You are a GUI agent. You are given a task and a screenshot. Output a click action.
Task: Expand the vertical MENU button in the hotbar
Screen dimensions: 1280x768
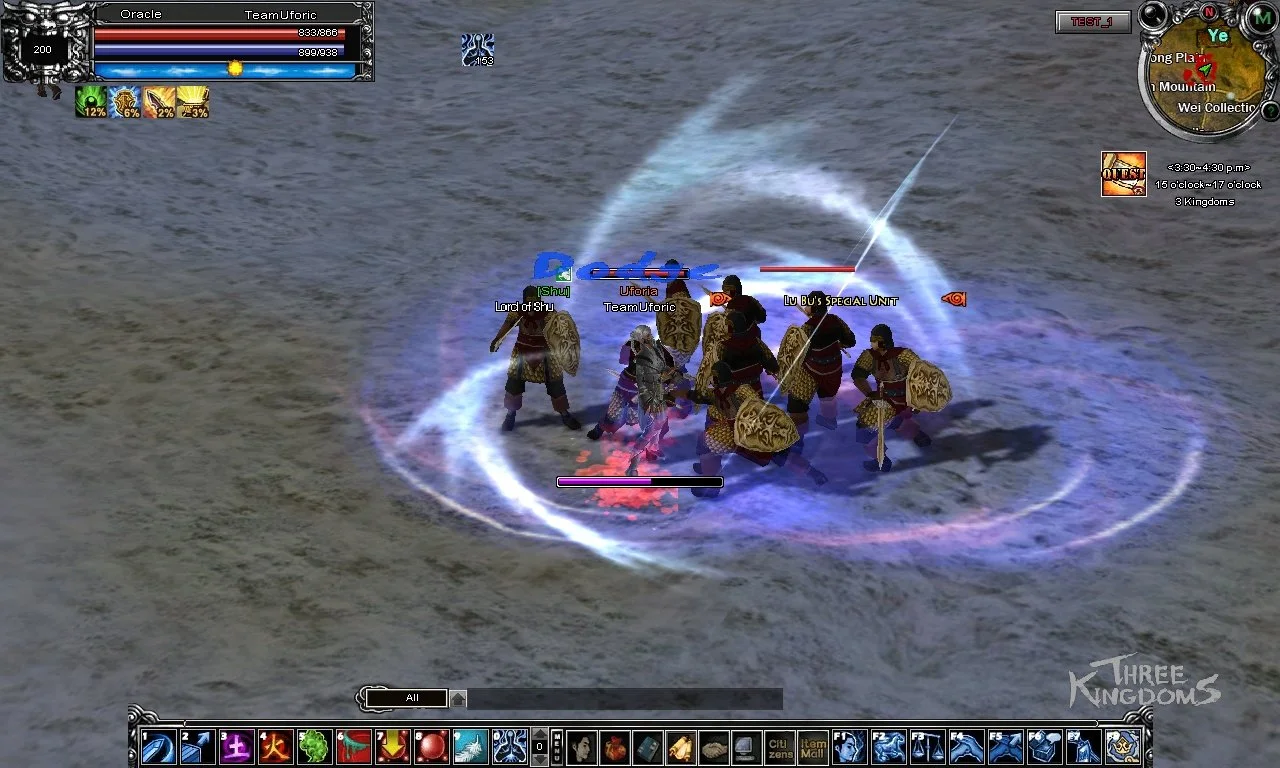pyautogui.click(x=558, y=746)
